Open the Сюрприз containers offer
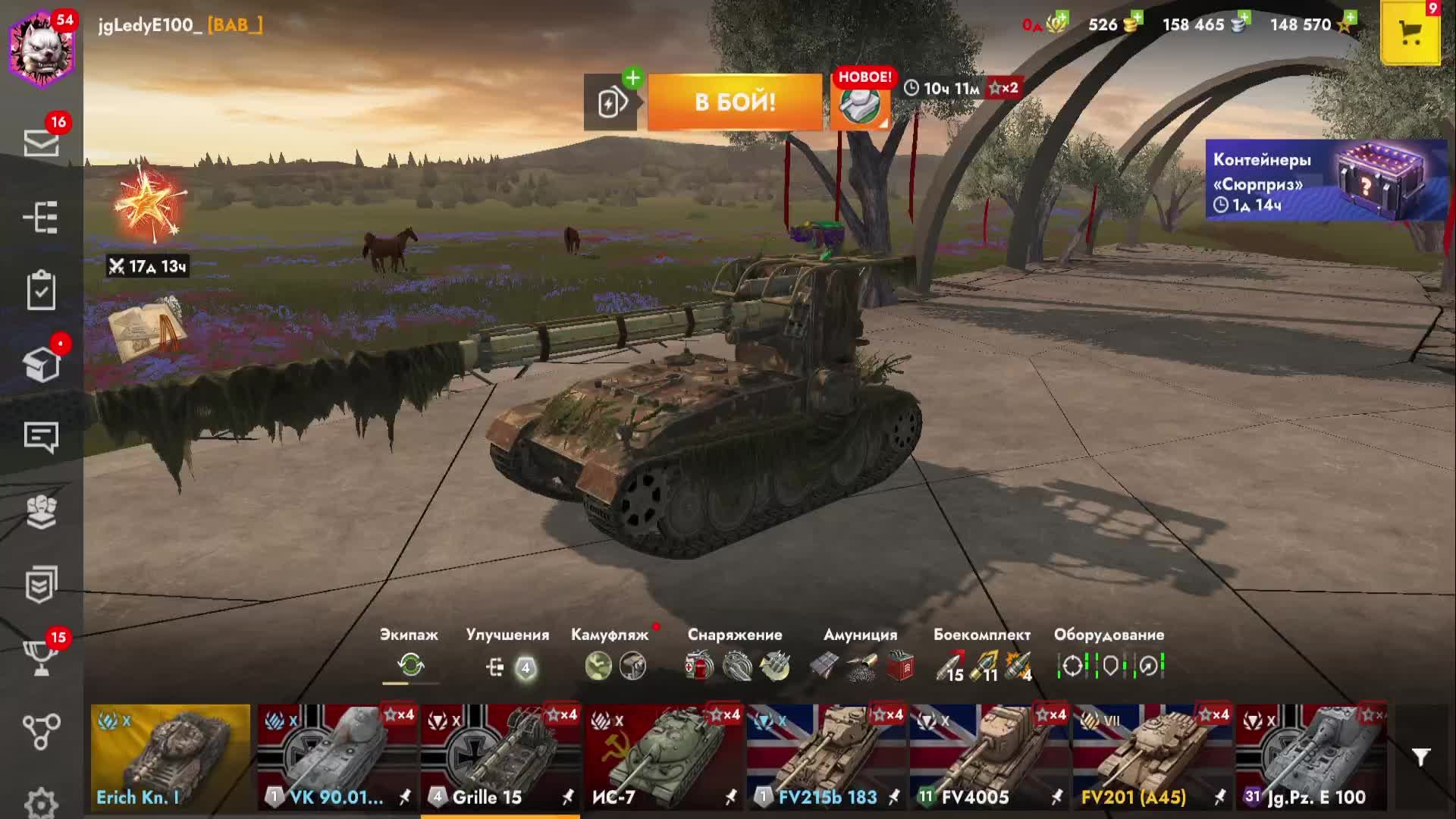Viewport: 1456px width, 819px height. pos(1326,180)
